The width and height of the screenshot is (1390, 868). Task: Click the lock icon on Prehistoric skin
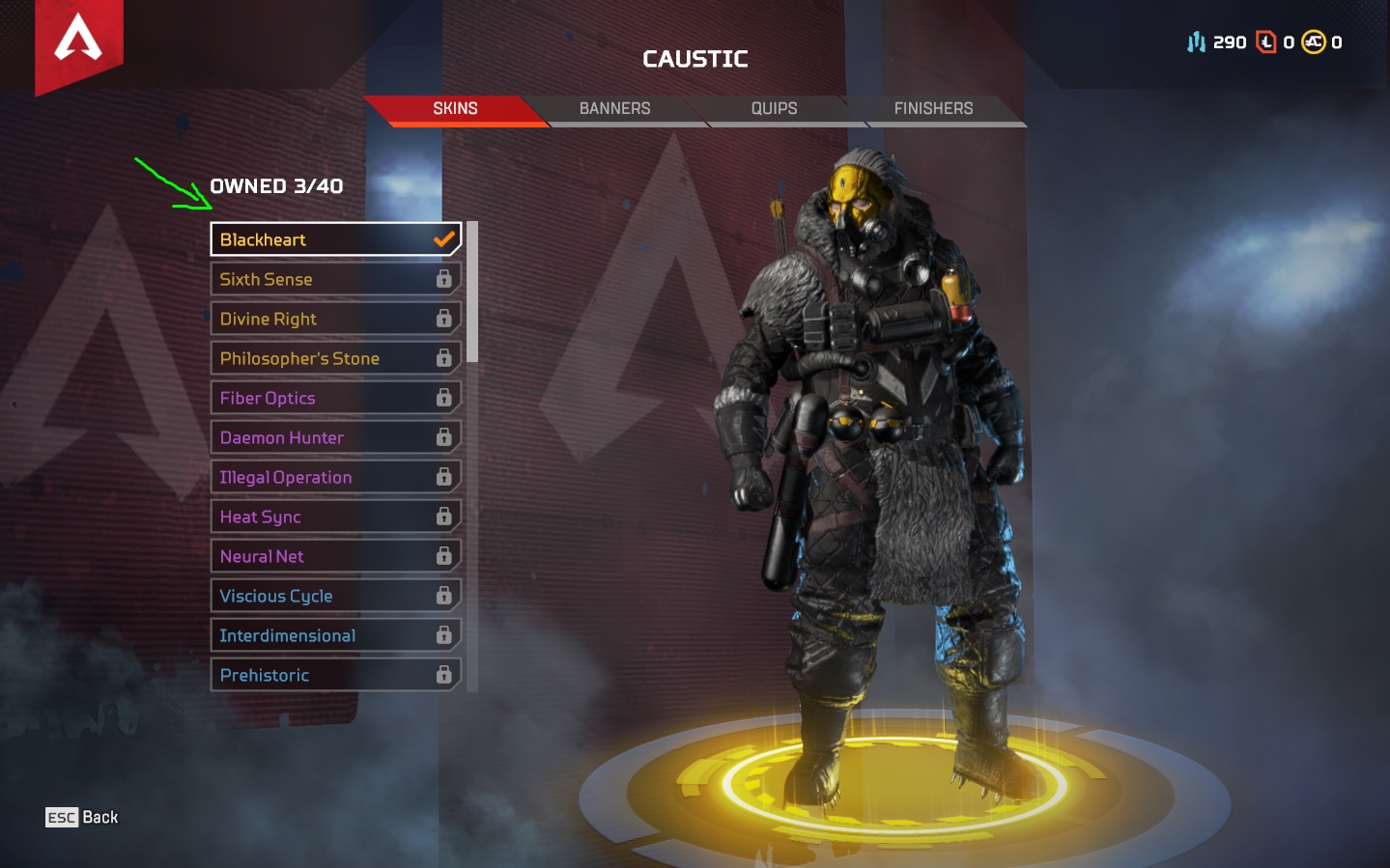point(443,674)
